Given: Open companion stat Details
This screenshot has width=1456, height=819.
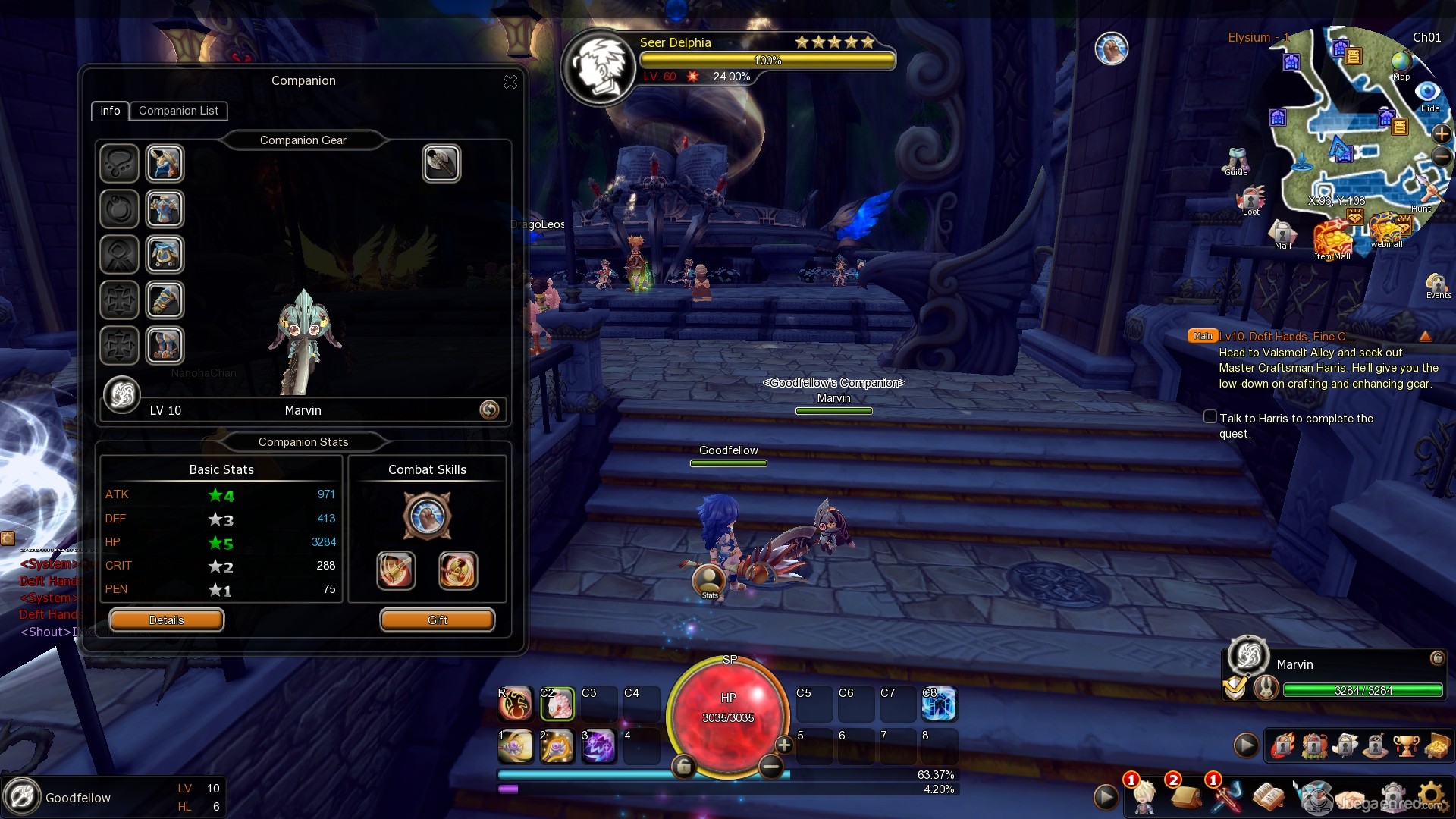Looking at the screenshot, I should pyautogui.click(x=166, y=620).
